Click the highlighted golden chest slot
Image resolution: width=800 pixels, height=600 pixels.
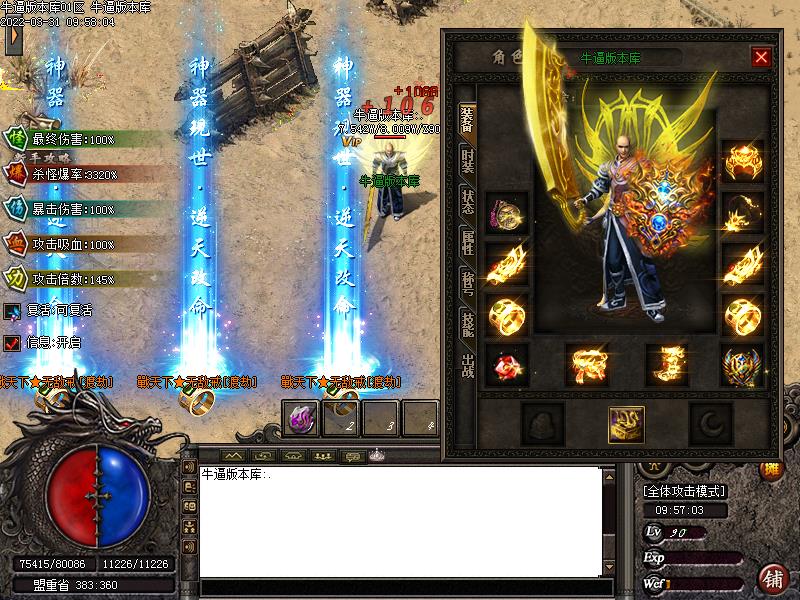click(626, 424)
